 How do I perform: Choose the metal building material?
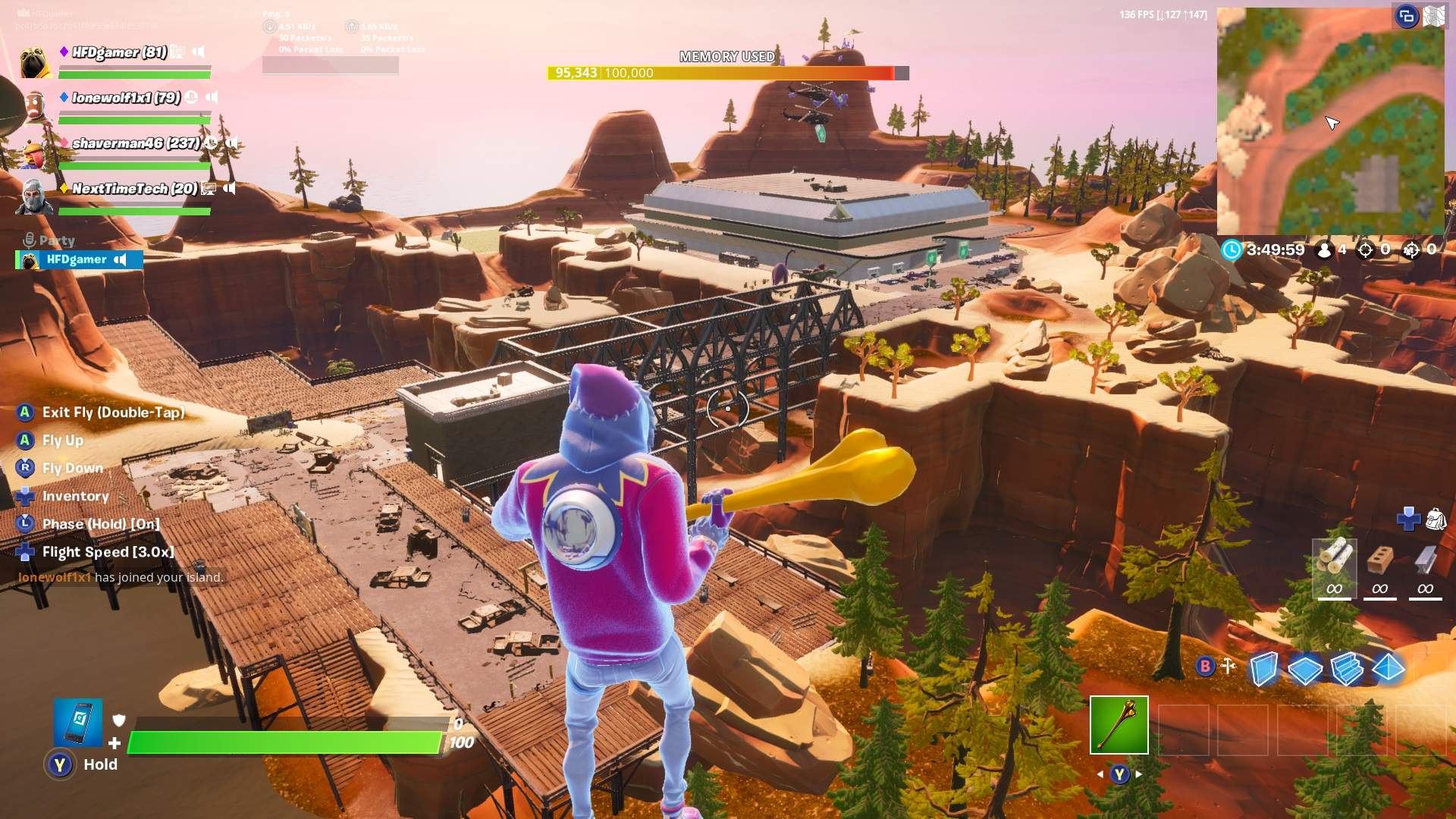(1425, 566)
